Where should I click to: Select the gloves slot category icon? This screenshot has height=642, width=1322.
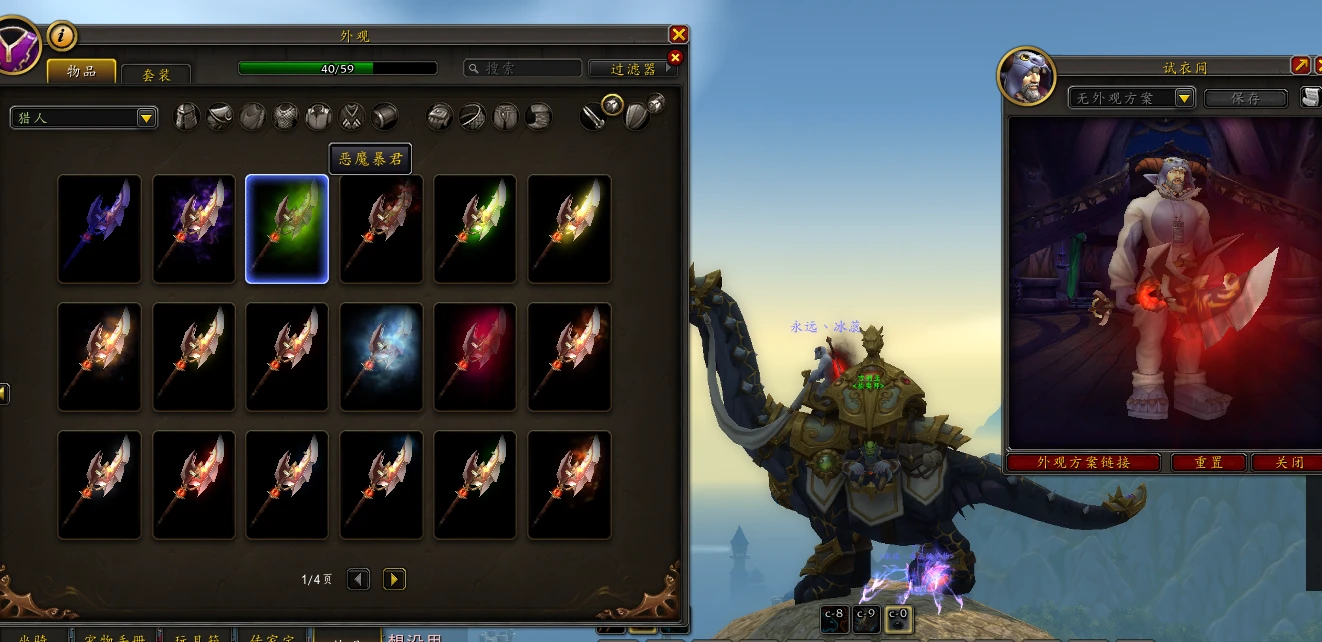tap(441, 117)
